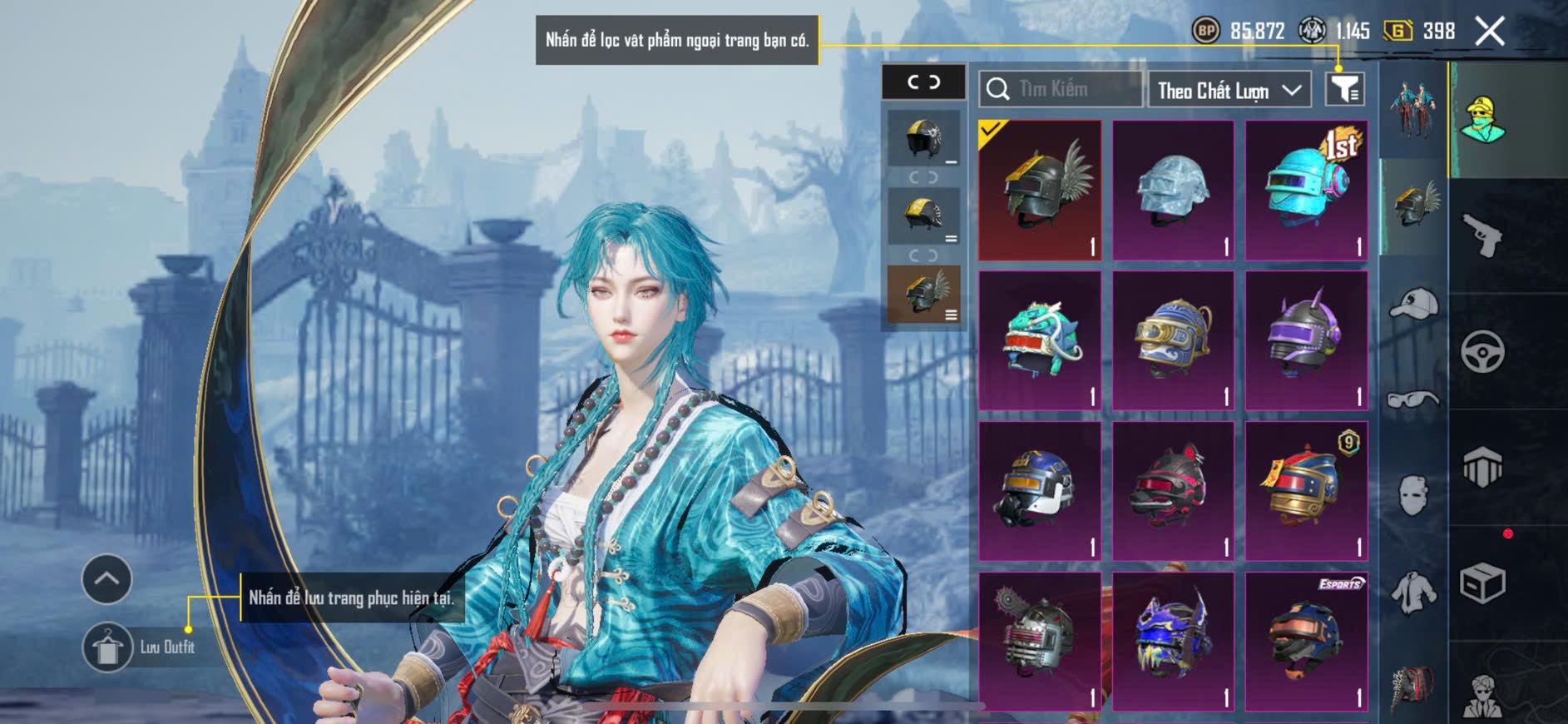The image size is (1568, 724).
Task: Expand the round up-arrow button
Action: (106, 579)
